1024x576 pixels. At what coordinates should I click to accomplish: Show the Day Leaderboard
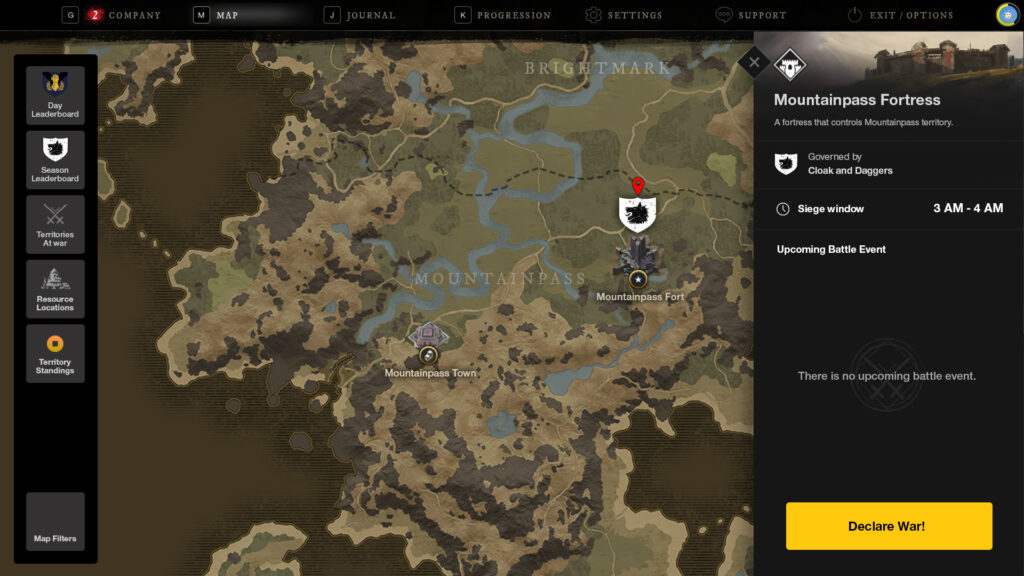tap(55, 95)
